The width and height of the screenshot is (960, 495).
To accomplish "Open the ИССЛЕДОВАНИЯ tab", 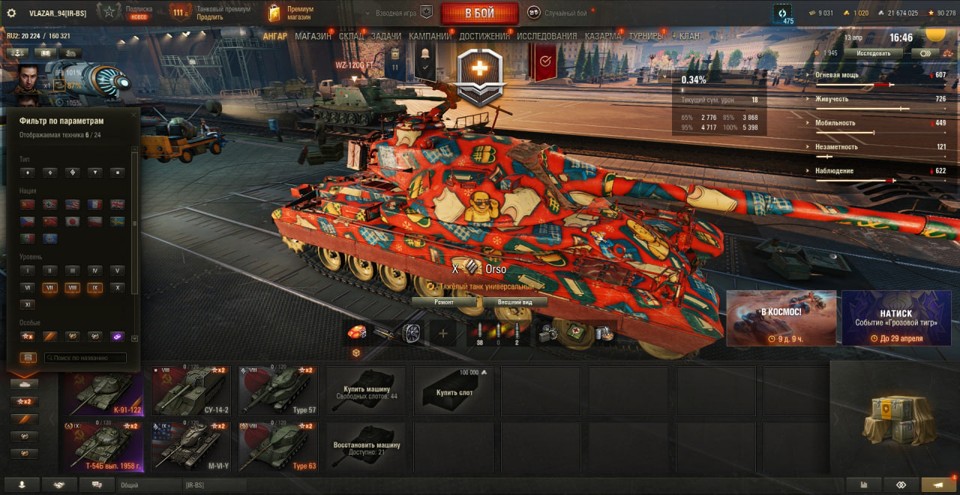I will (547, 36).
